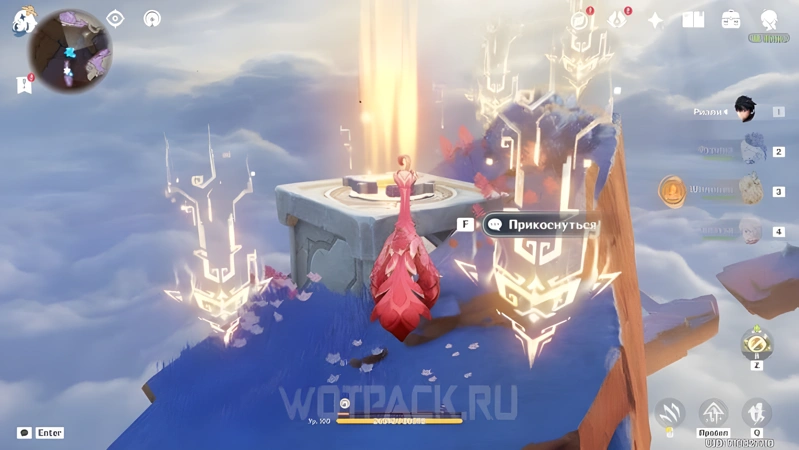799x450 pixels.
Task: Open the inventory bag icon
Action: [x=731, y=20]
